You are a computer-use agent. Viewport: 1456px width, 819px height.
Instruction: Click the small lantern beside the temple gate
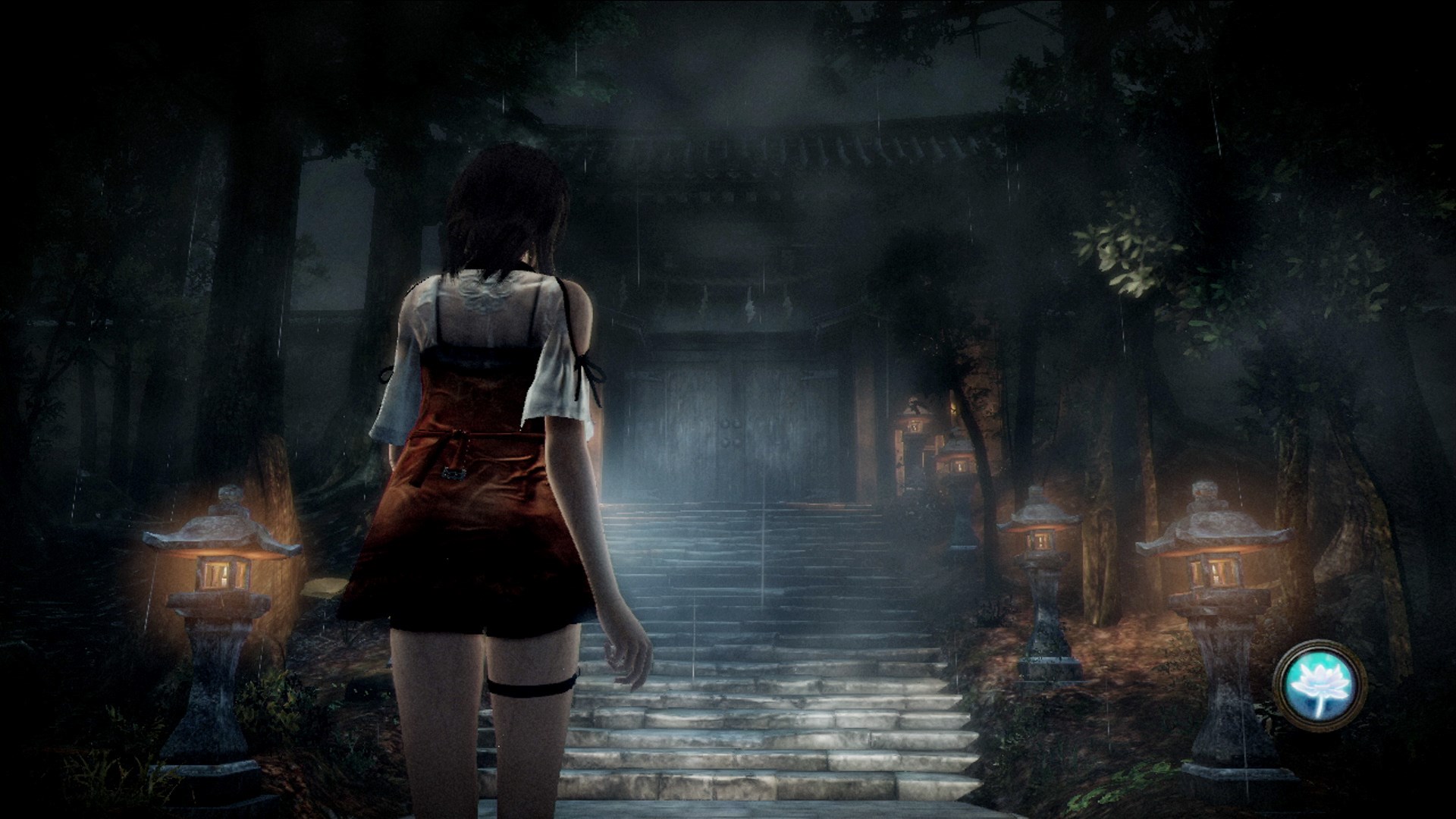tap(916, 425)
